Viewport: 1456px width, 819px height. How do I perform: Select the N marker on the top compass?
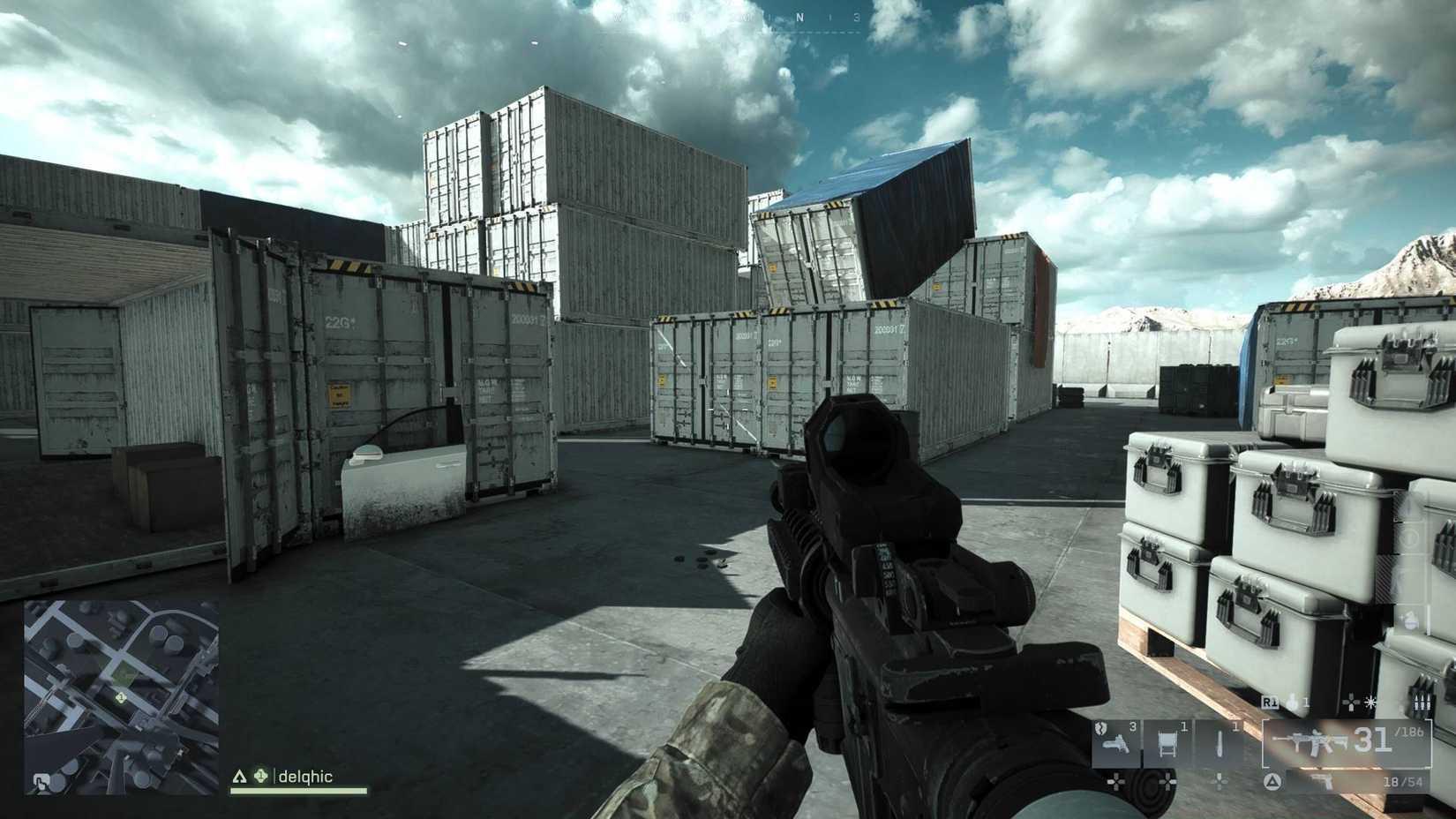coord(801,15)
